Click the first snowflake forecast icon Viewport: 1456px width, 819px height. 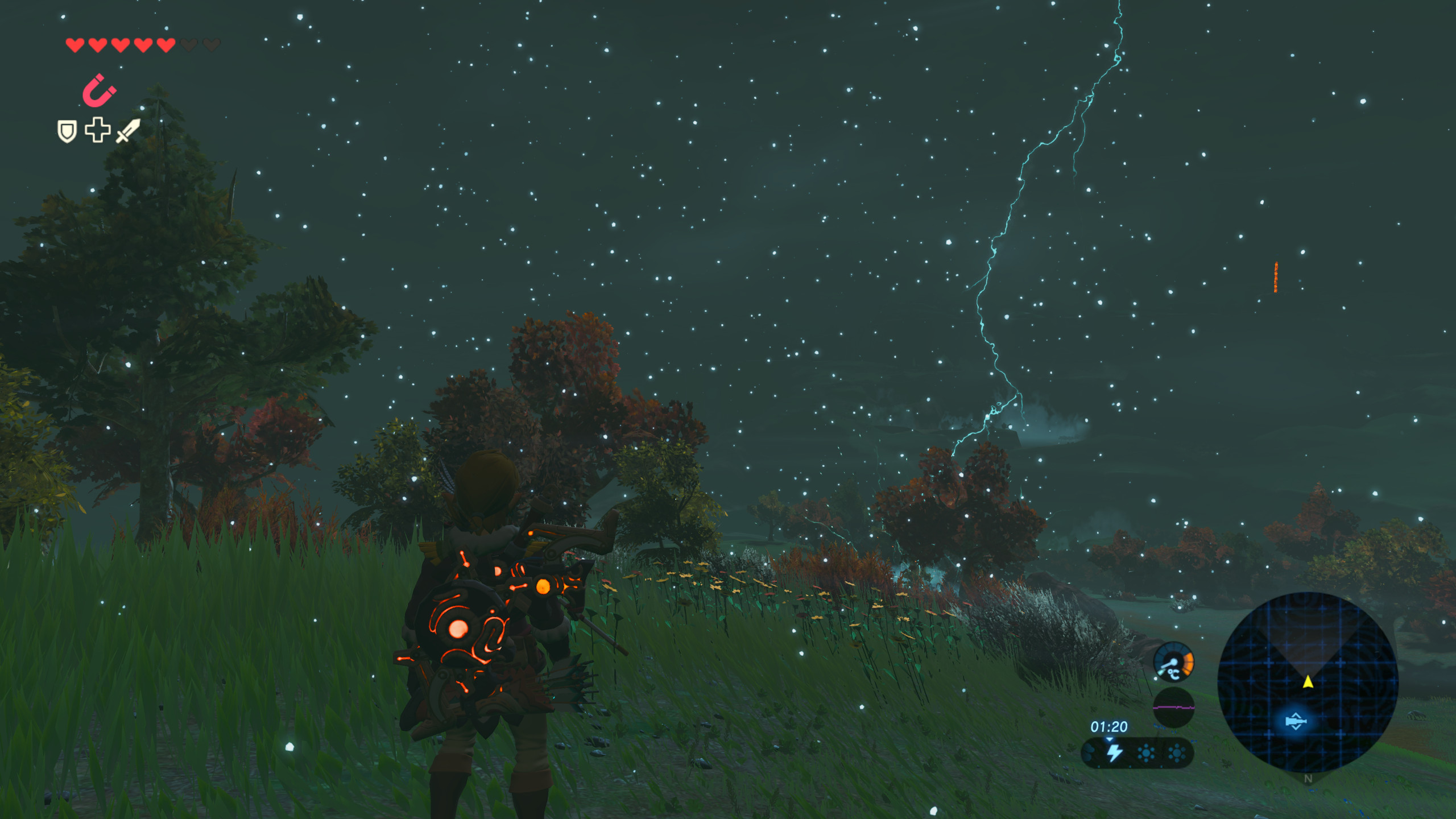1145,753
